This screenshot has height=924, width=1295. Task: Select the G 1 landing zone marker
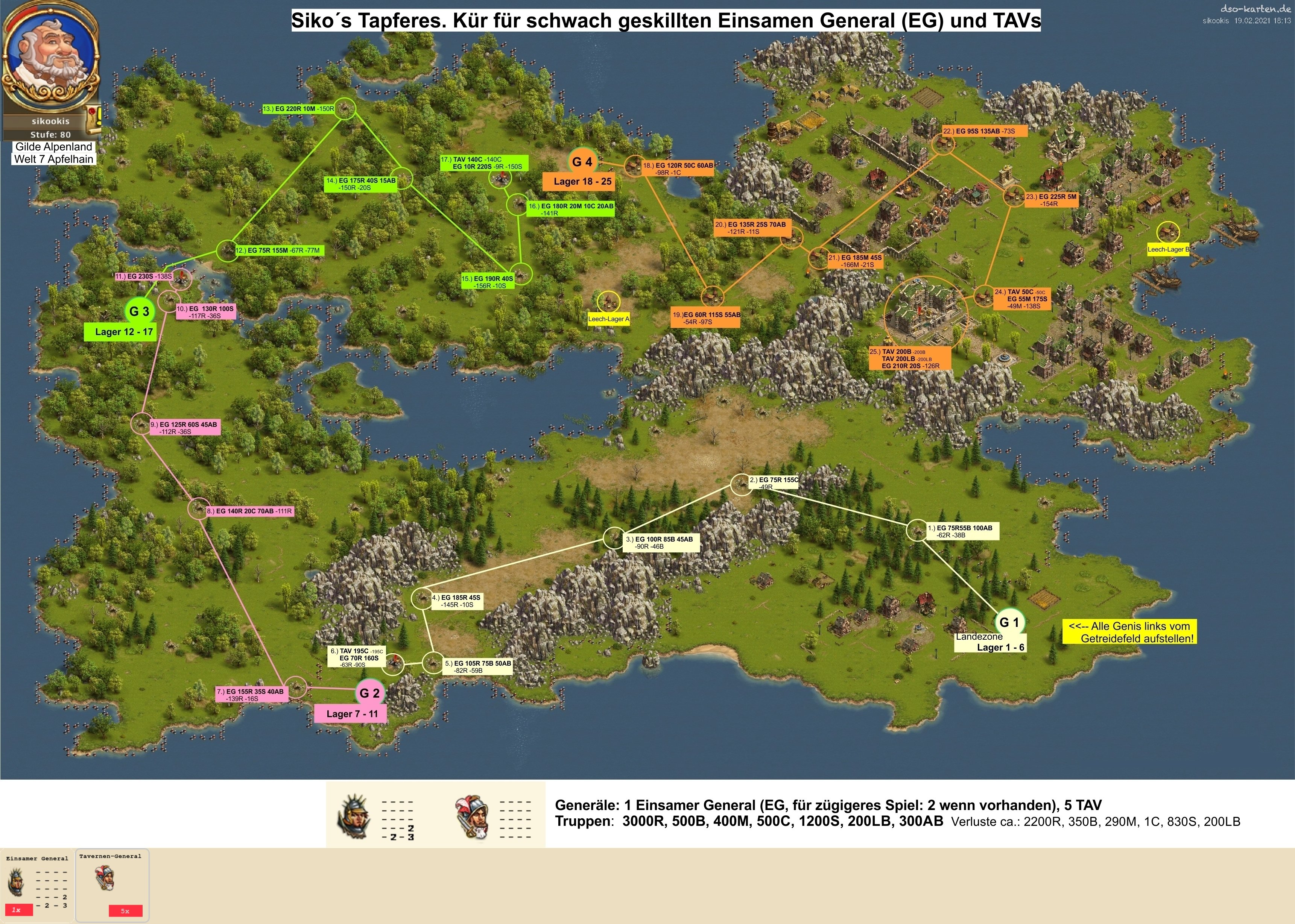pyautogui.click(x=1009, y=622)
